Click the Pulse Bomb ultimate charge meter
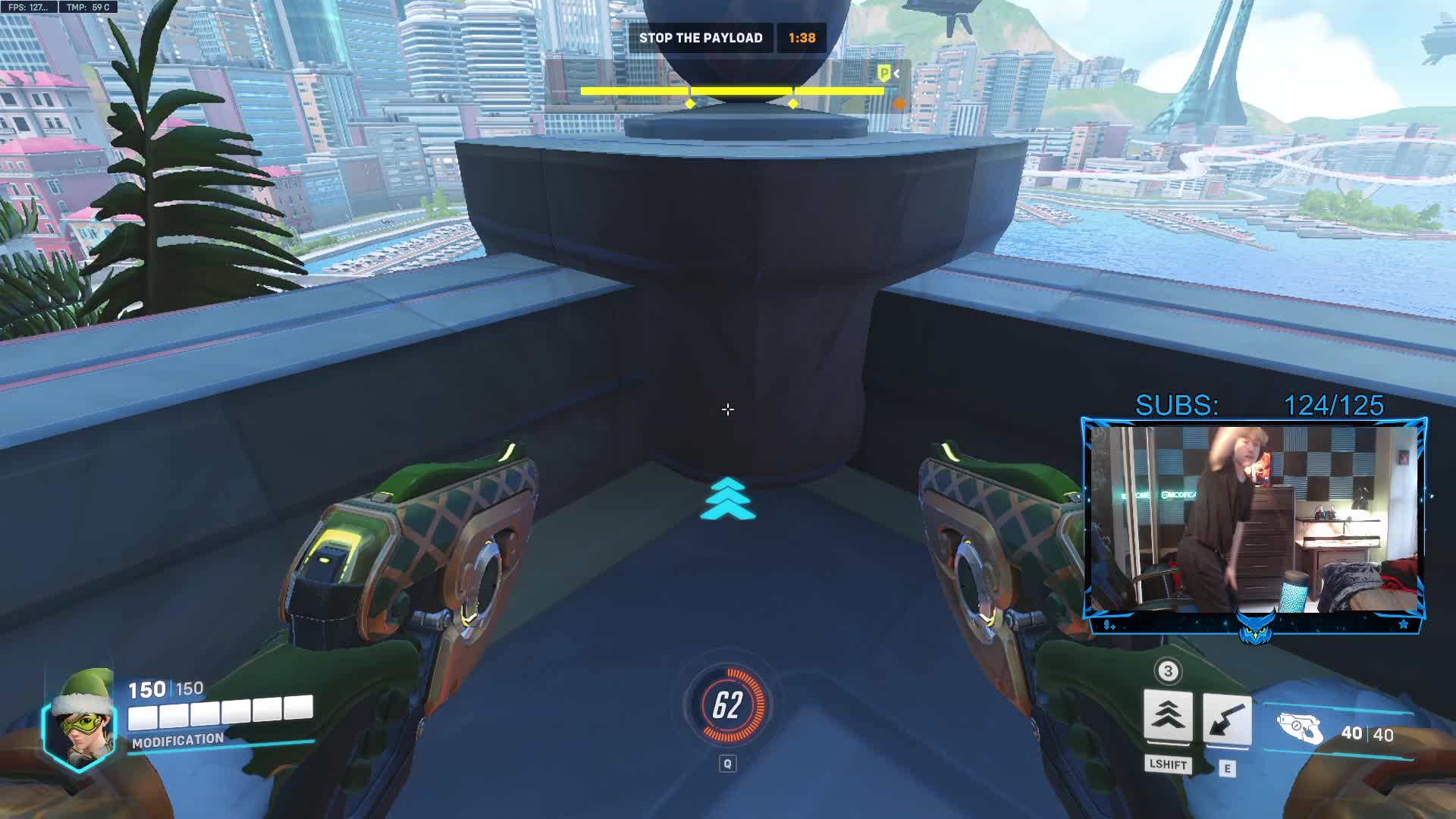Screen dimensions: 1456x819 pos(727,705)
